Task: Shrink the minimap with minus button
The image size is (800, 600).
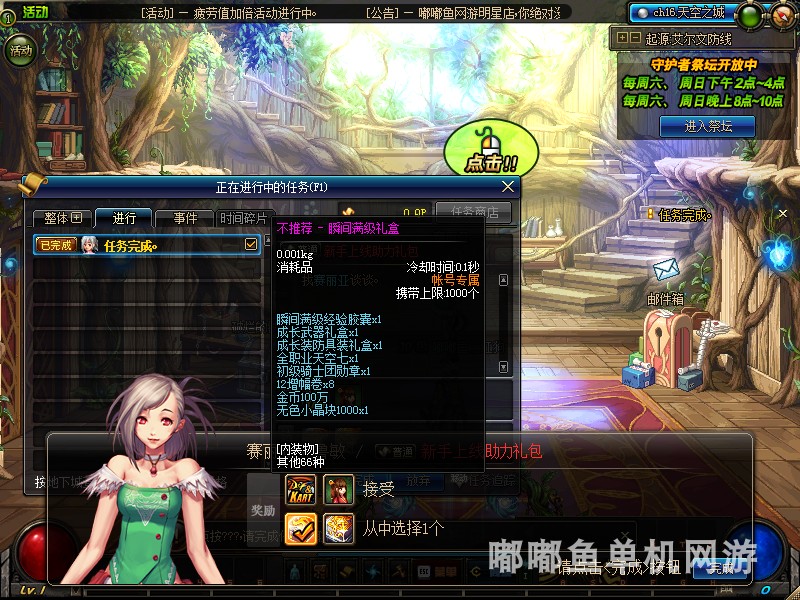Action: (635, 38)
